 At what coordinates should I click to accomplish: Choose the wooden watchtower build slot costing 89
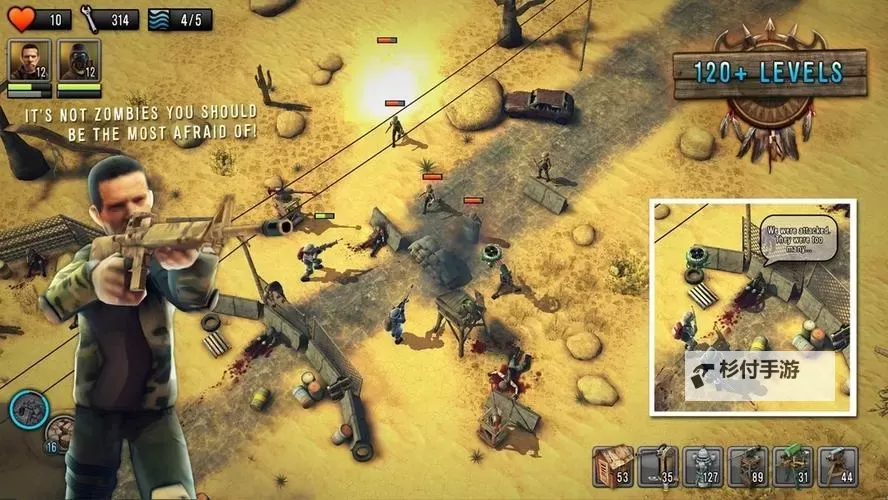pos(747,466)
